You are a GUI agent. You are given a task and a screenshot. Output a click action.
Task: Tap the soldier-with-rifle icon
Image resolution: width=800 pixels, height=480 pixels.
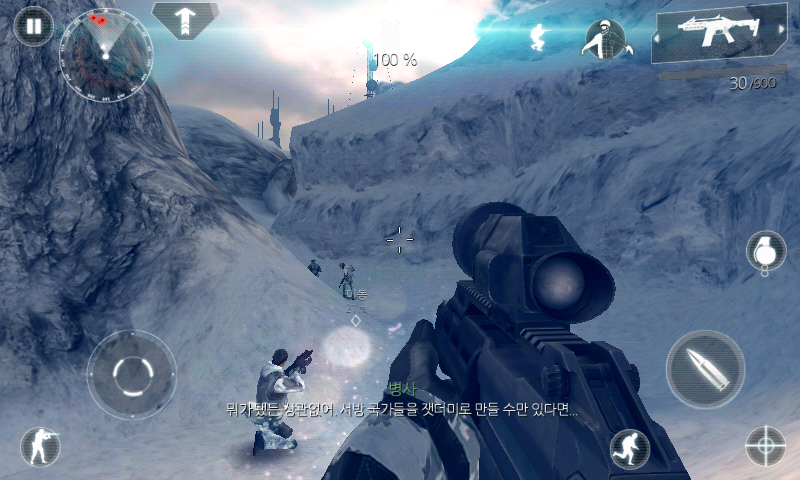click(x=40, y=446)
